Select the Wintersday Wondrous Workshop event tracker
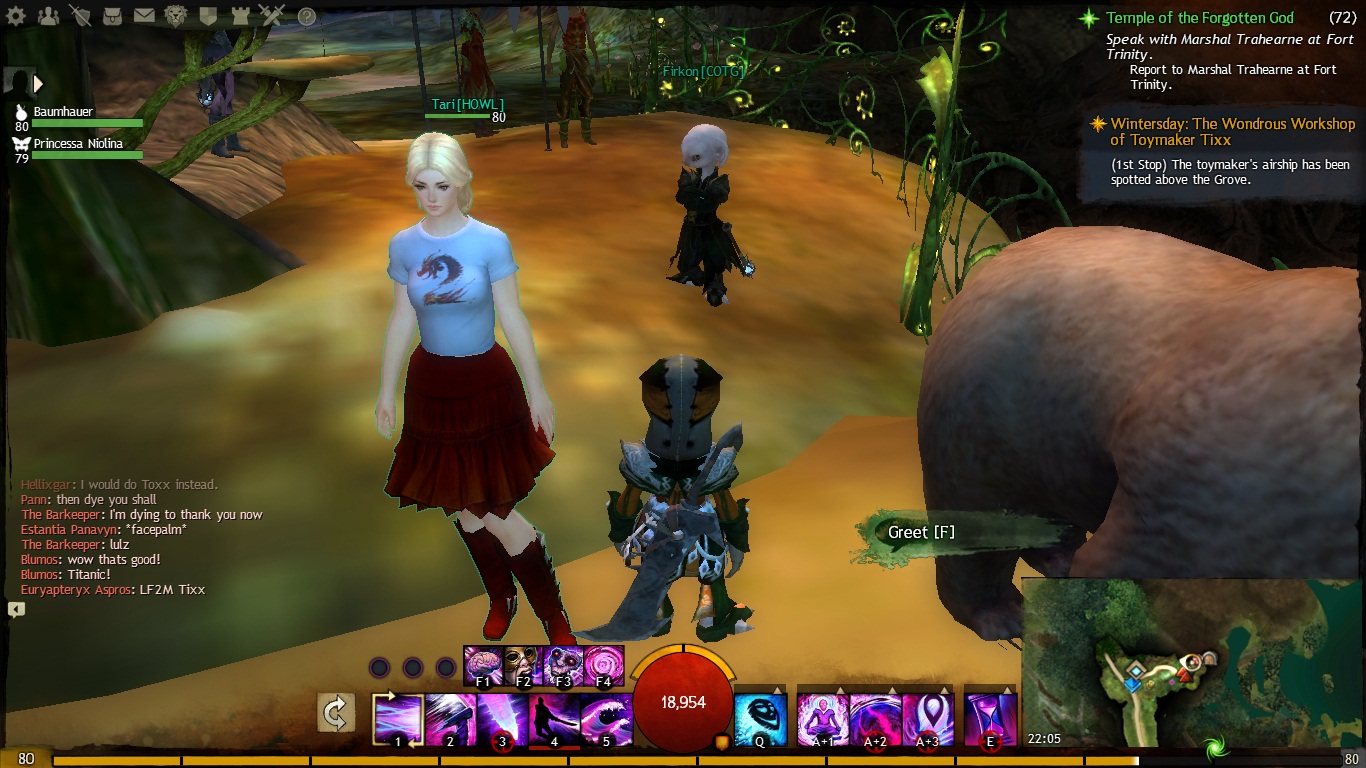Viewport: 1366px width, 768px height. pyautogui.click(x=1222, y=132)
